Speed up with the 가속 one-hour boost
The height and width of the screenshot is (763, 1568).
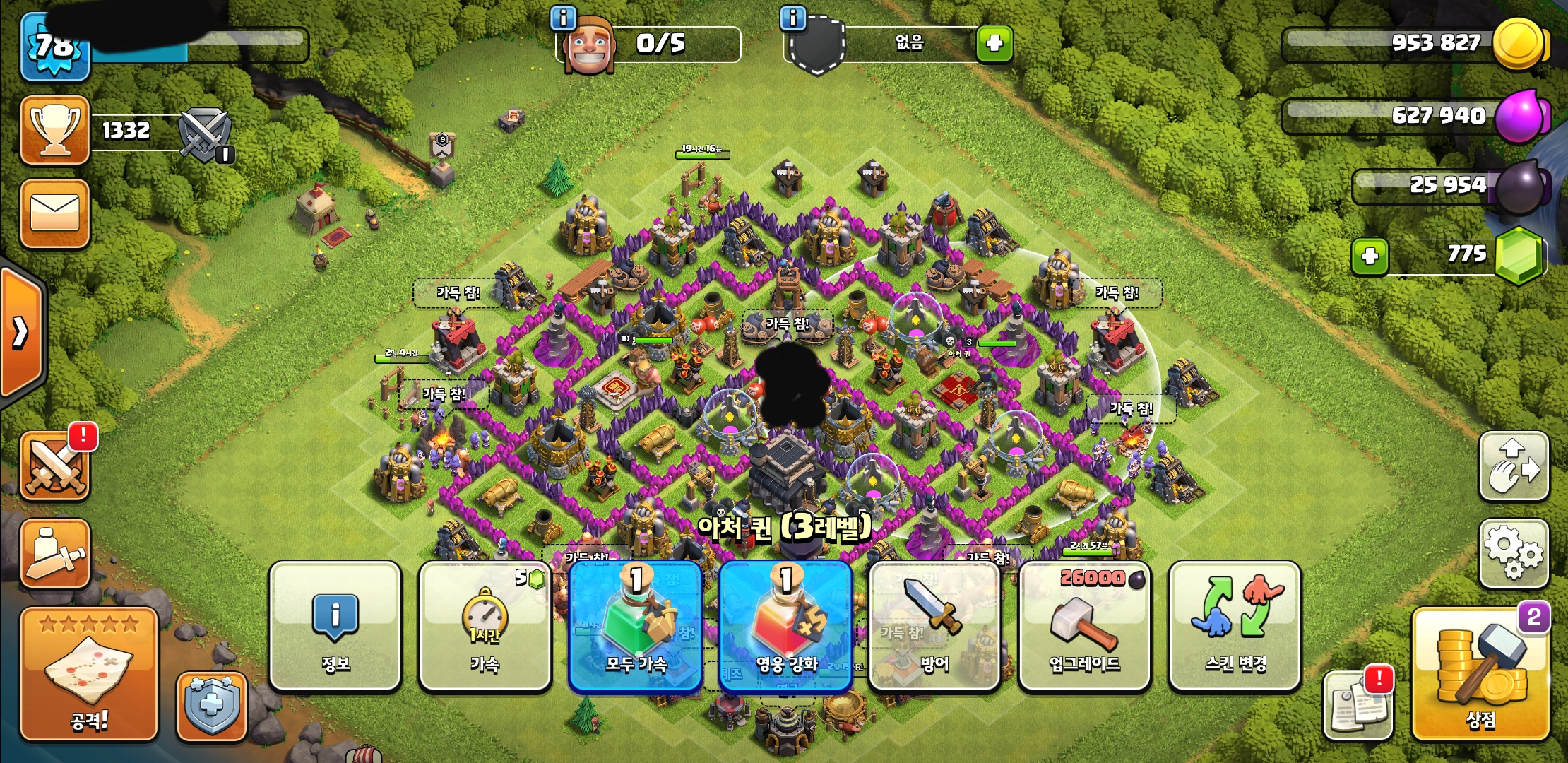[485, 626]
